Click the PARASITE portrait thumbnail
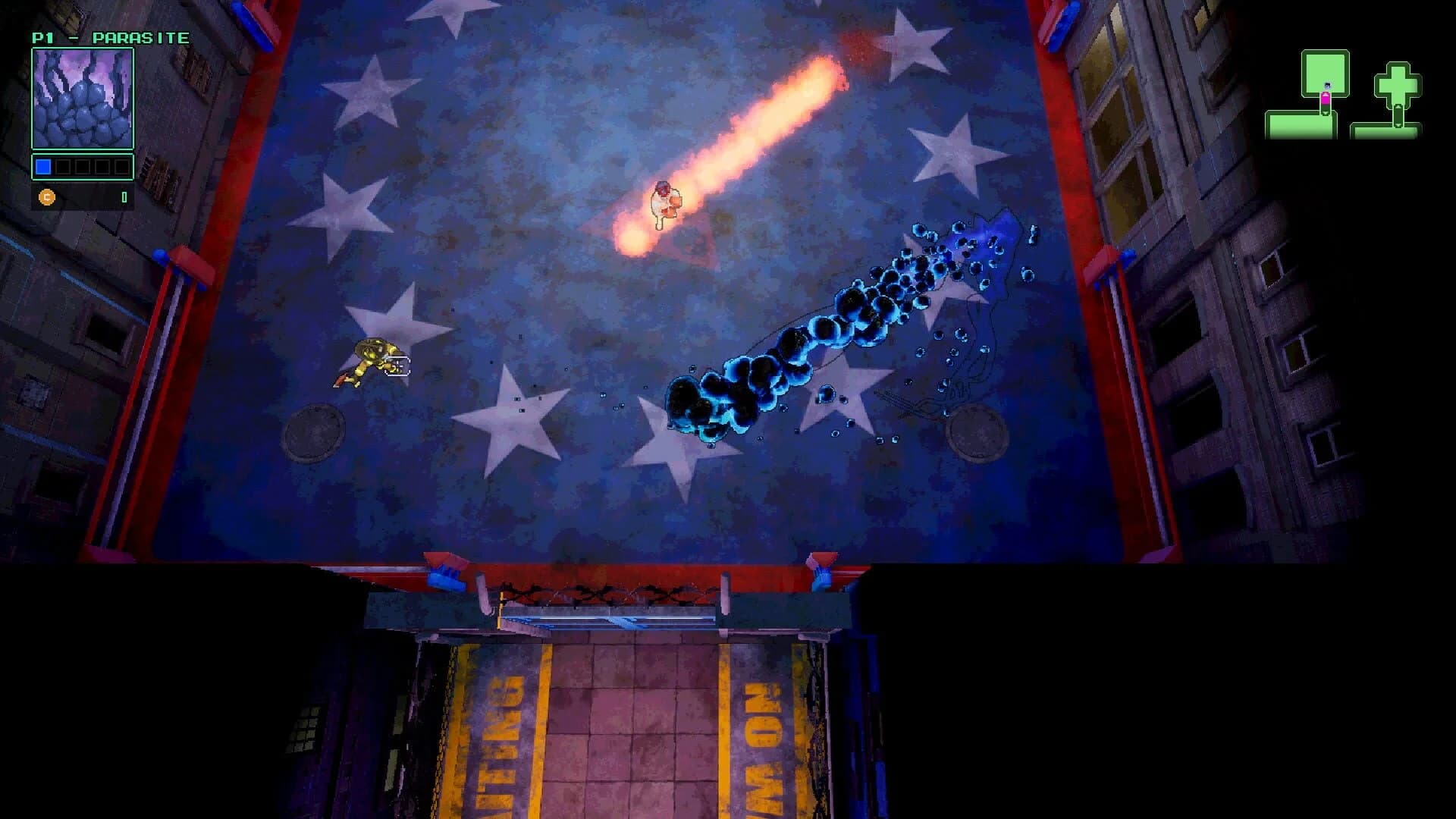The width and height of the screenshot is (1456, 819). [82, 99]
